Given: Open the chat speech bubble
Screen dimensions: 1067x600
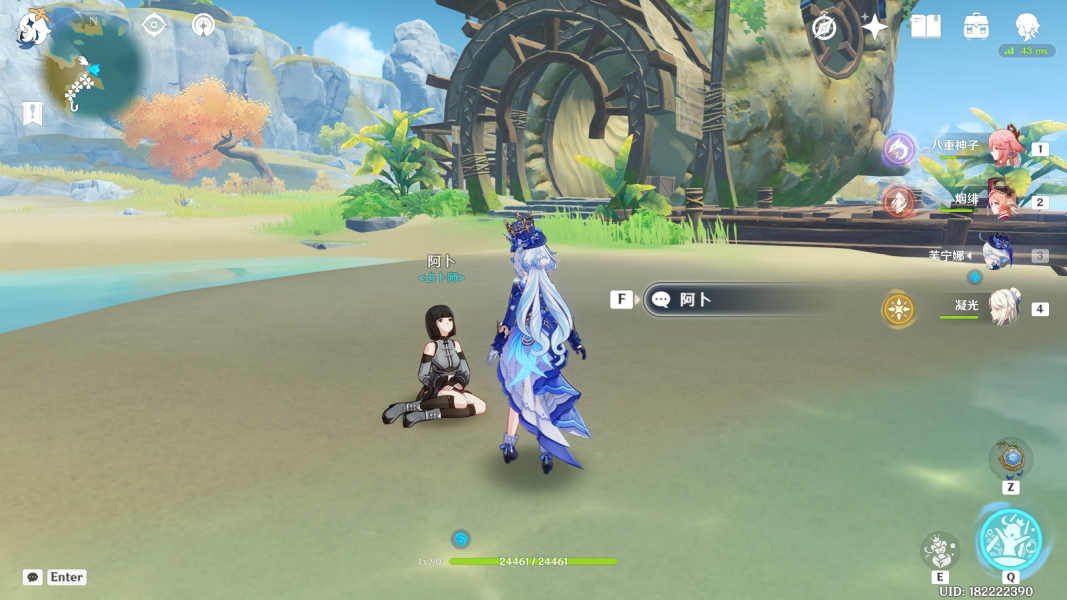Looking at the screenshot, I should 33,577.
